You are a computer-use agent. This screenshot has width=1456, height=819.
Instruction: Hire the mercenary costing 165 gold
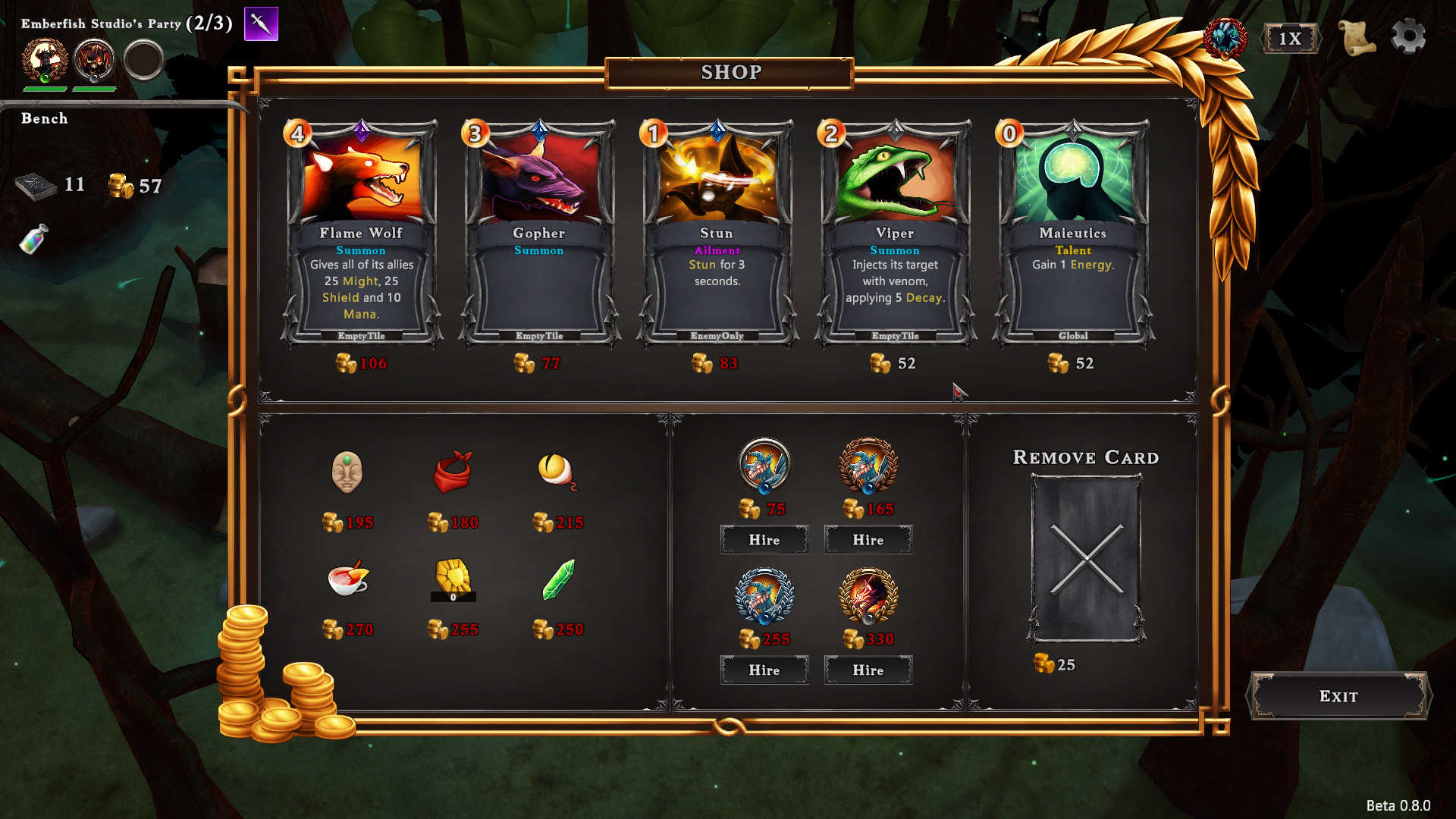coord(868,540)
